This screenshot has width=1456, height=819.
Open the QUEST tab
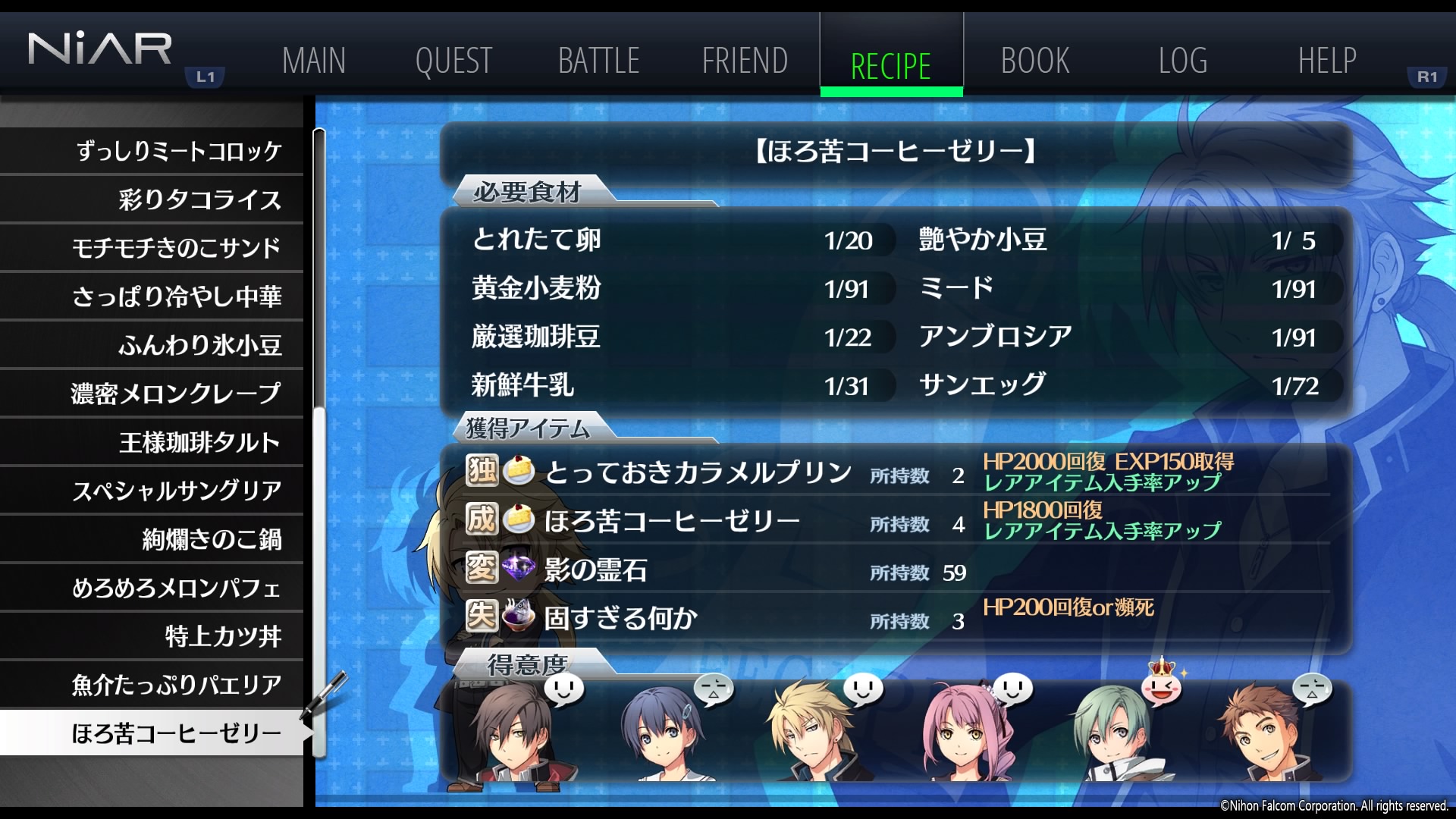tap(453, 61)
